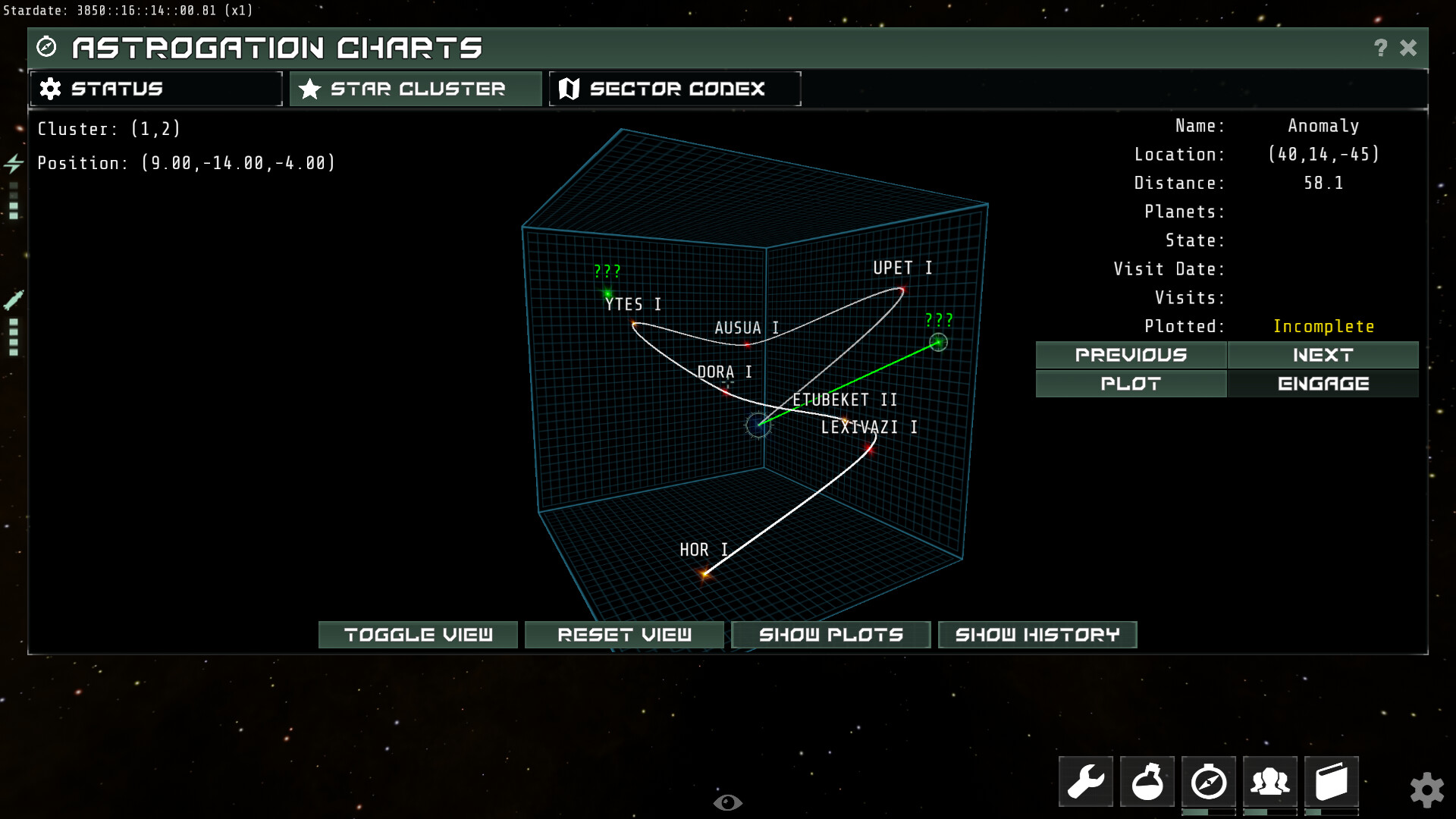
Task: Open the Sector Codex tab
Action: click(x=674, y=88)
